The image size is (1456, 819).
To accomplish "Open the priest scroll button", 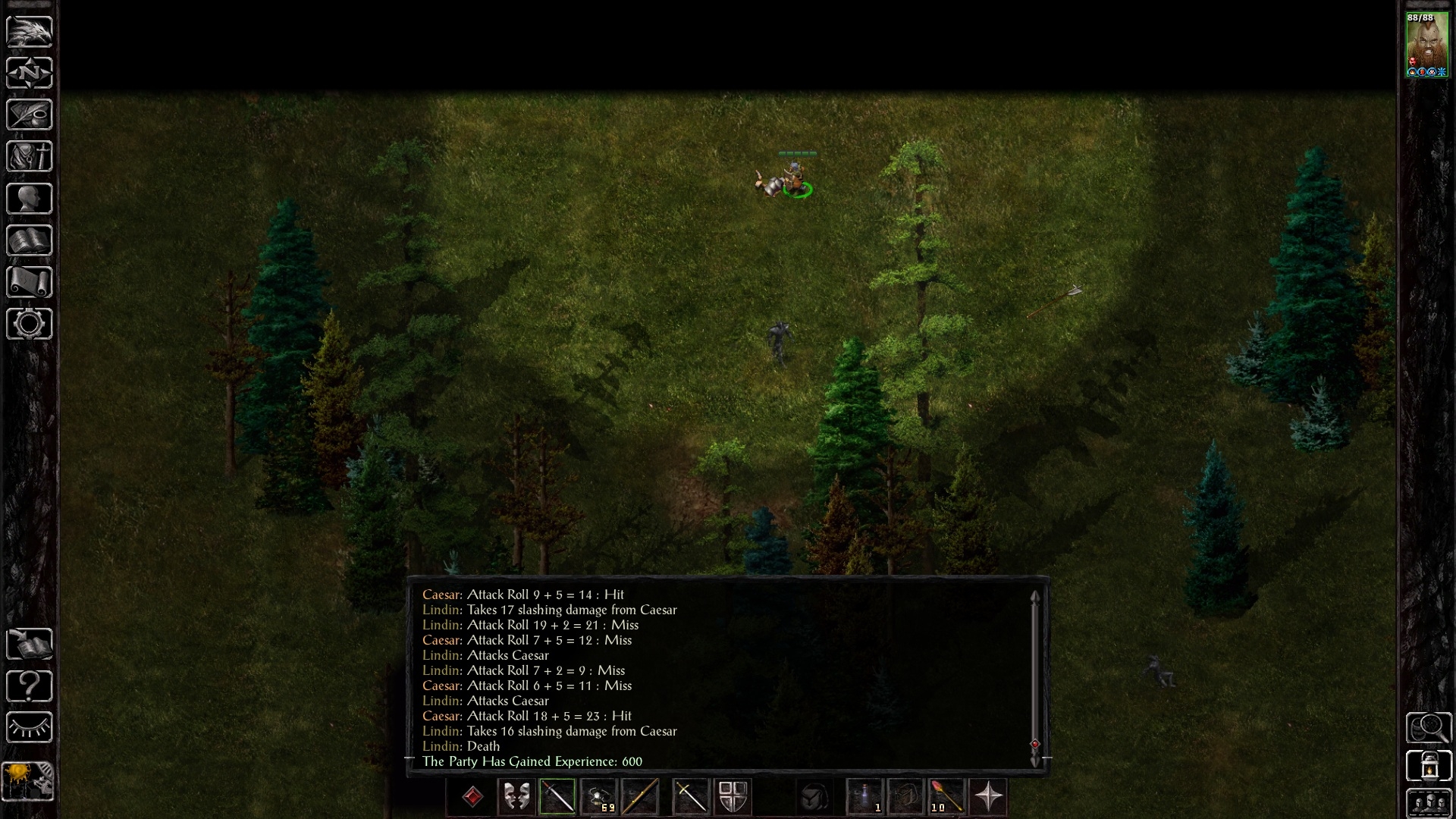I will pyautogui.click(x=30, y=282).
